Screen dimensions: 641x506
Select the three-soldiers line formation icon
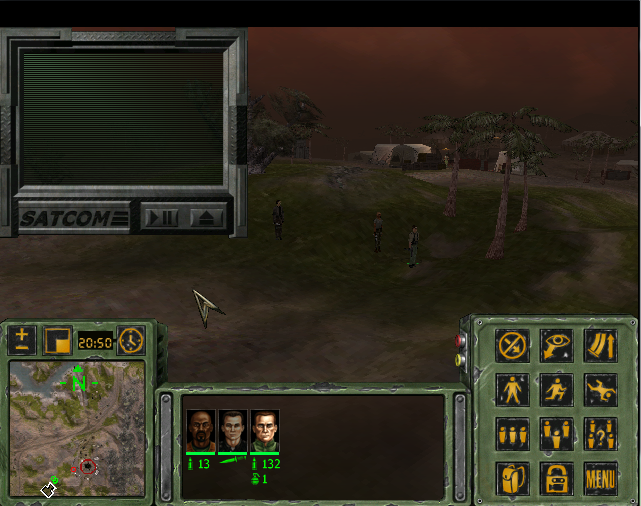pos(513,434)
